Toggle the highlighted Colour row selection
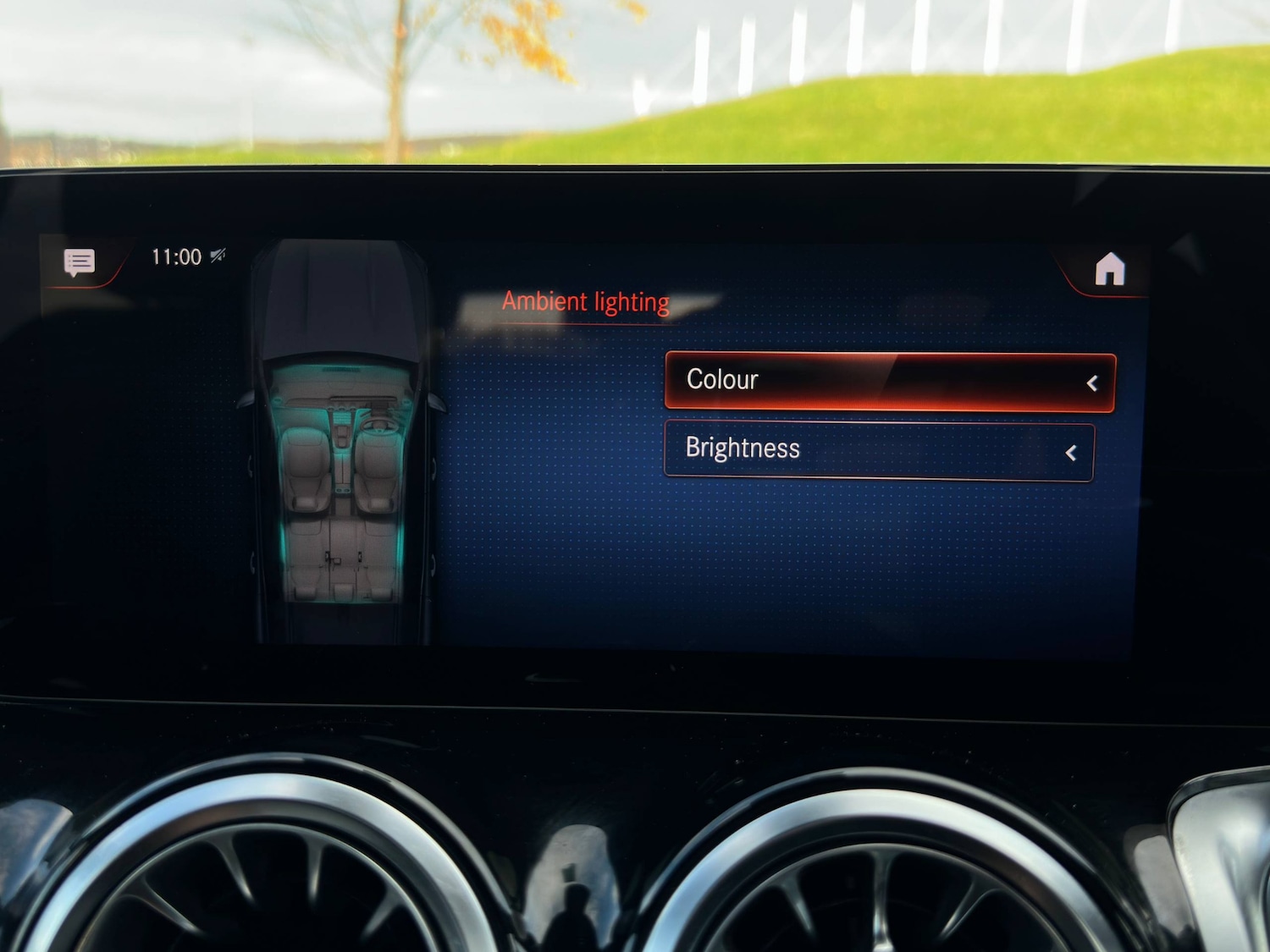Image resolution: width=1270 pixels, height=952 pixels. pyautogui.click(x=889, y=382)
